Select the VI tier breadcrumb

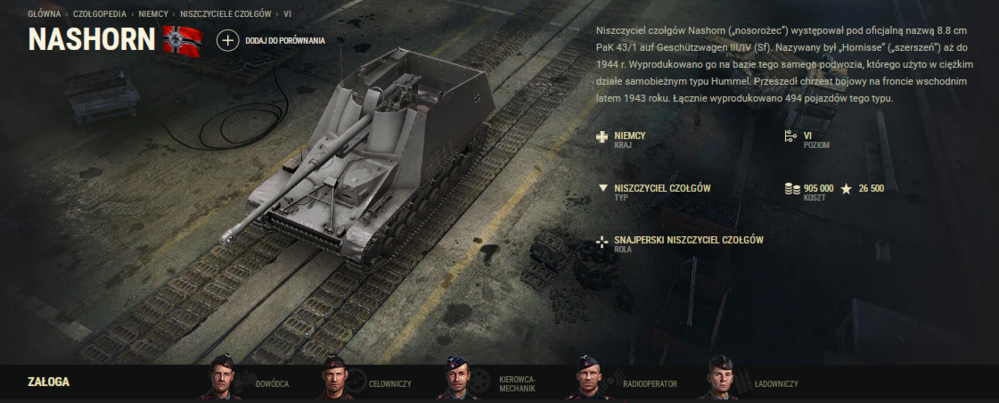(288, 15)
